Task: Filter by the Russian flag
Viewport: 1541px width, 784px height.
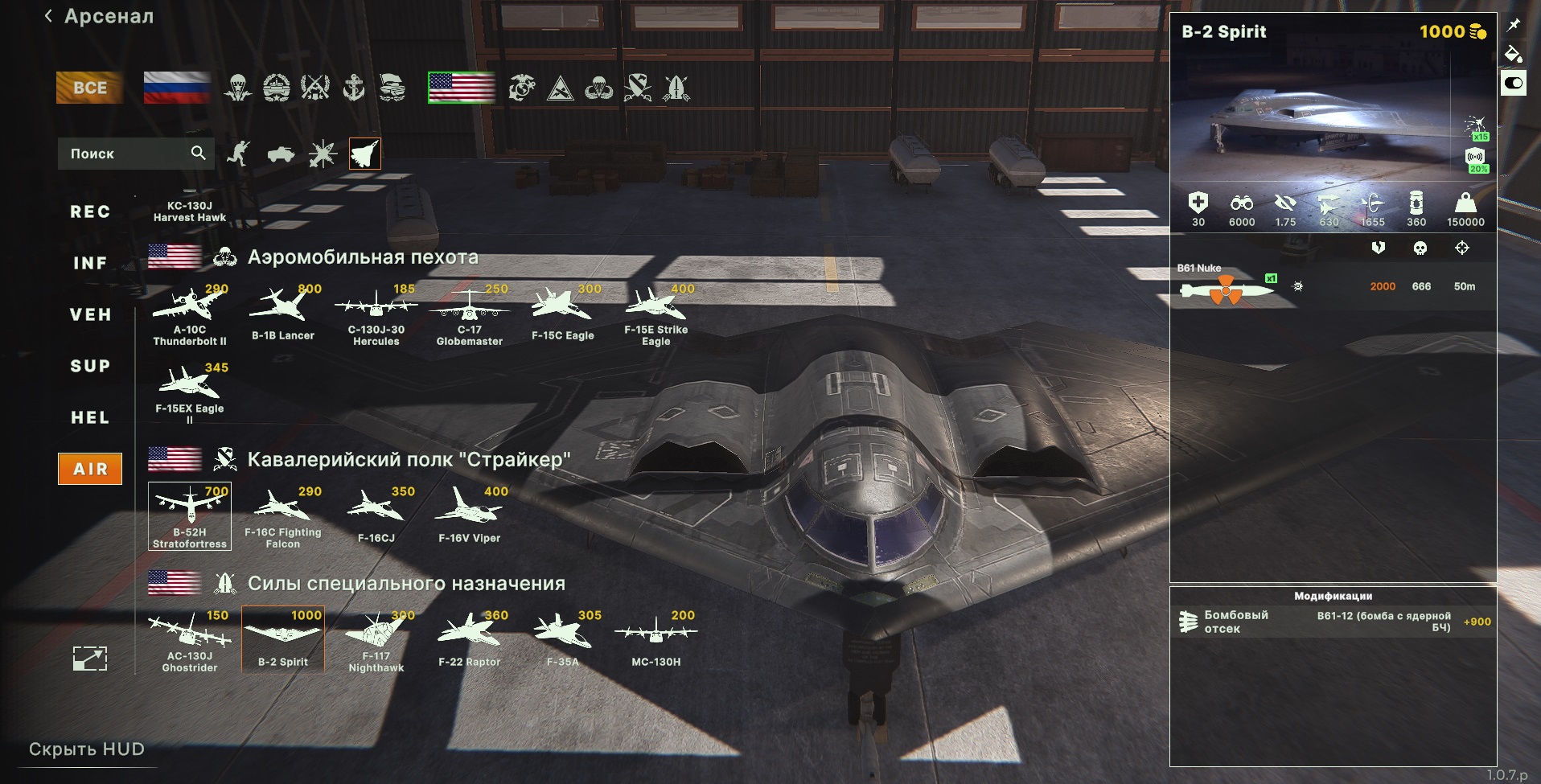Action: (177, 88)
